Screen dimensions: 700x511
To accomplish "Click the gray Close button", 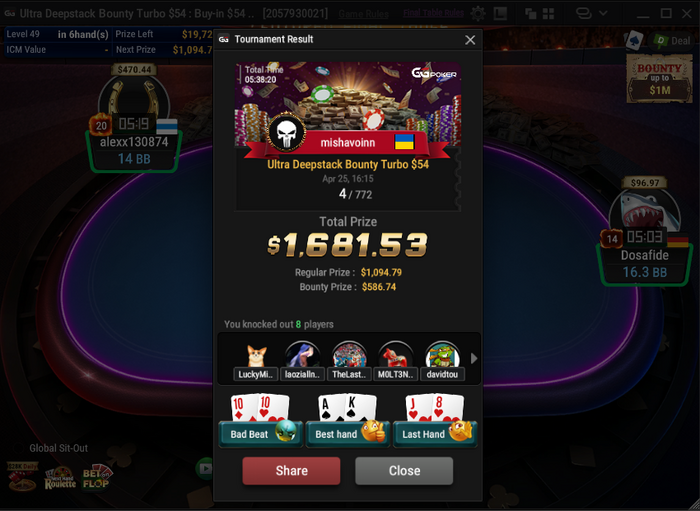I will pos(404,471).
